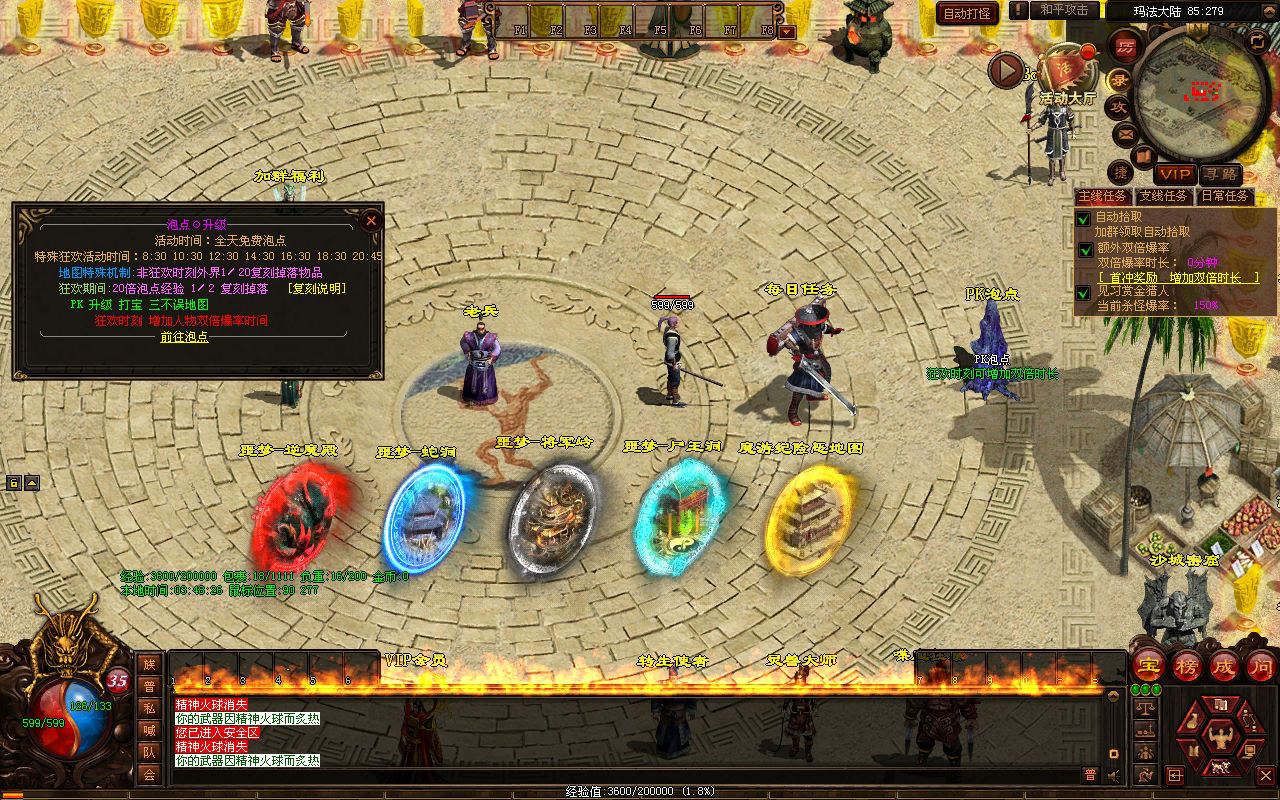The height and width of the screenshot is (800, 1280).
Task: Switch to the 主线任务 tab
Action: pos(1102,196)
